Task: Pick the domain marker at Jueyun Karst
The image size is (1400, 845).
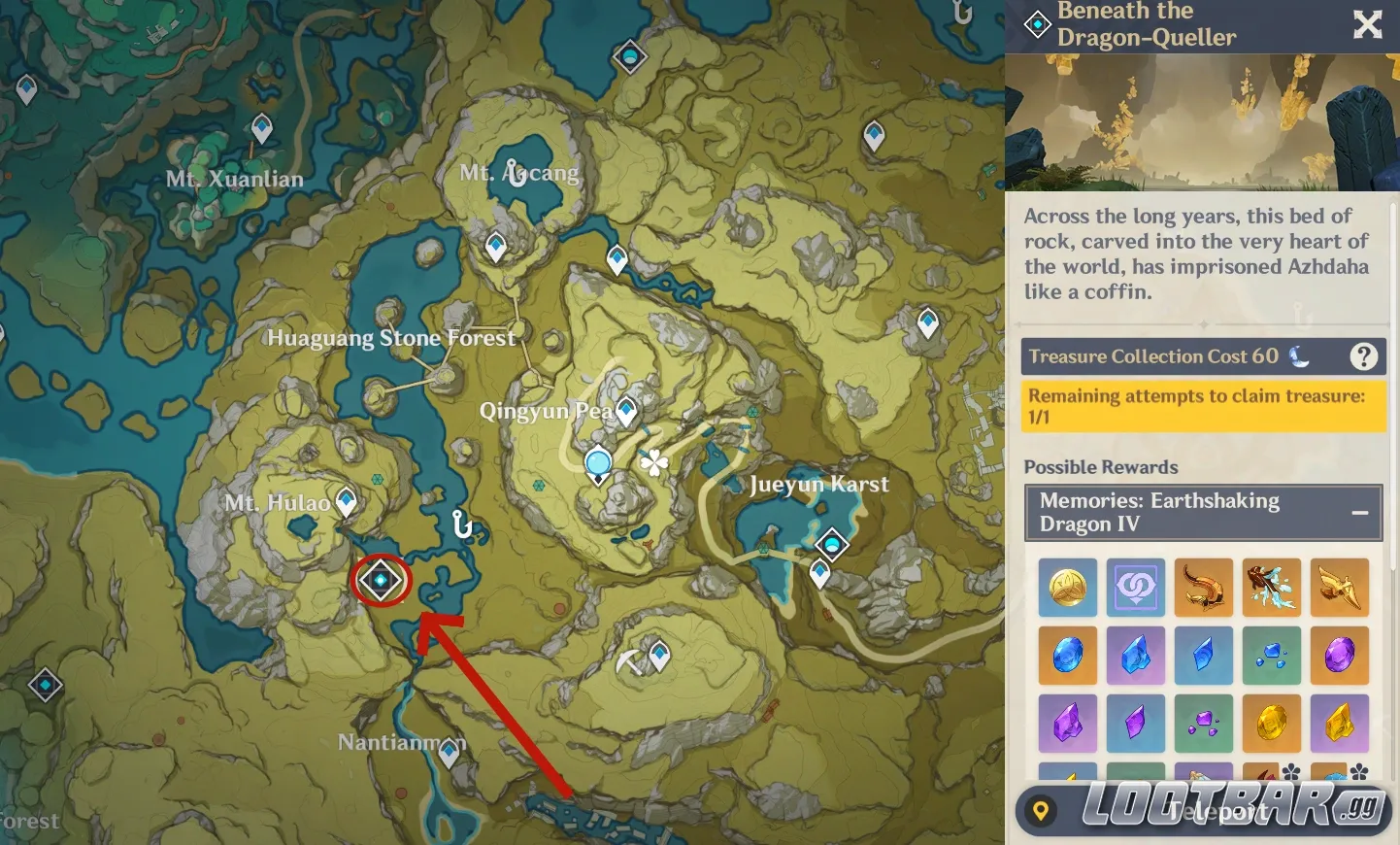Action: click(x=832, y=544)
